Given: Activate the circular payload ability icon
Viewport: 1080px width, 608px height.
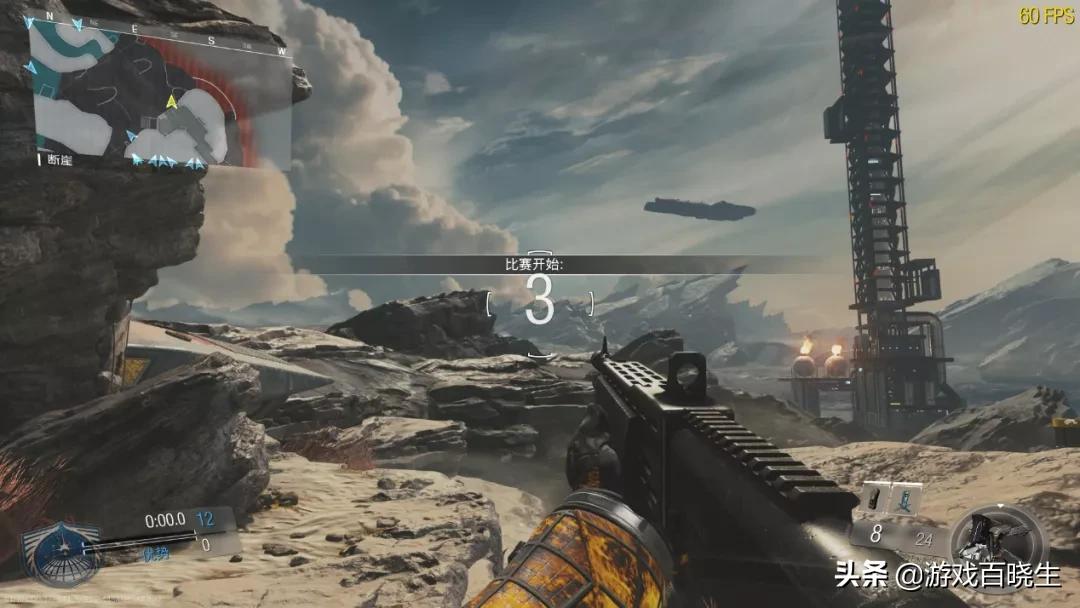Looking at the screenshot, I should pos(996,548).
